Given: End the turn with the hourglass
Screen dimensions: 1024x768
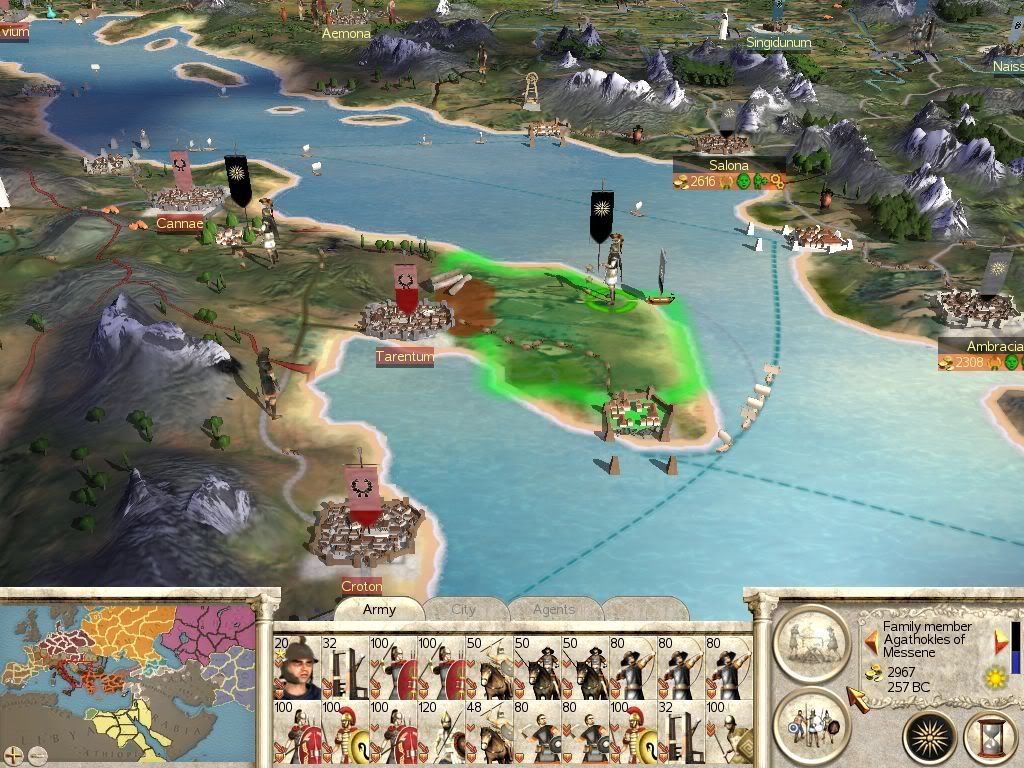Looking at the screenshot, I should 991,737.
